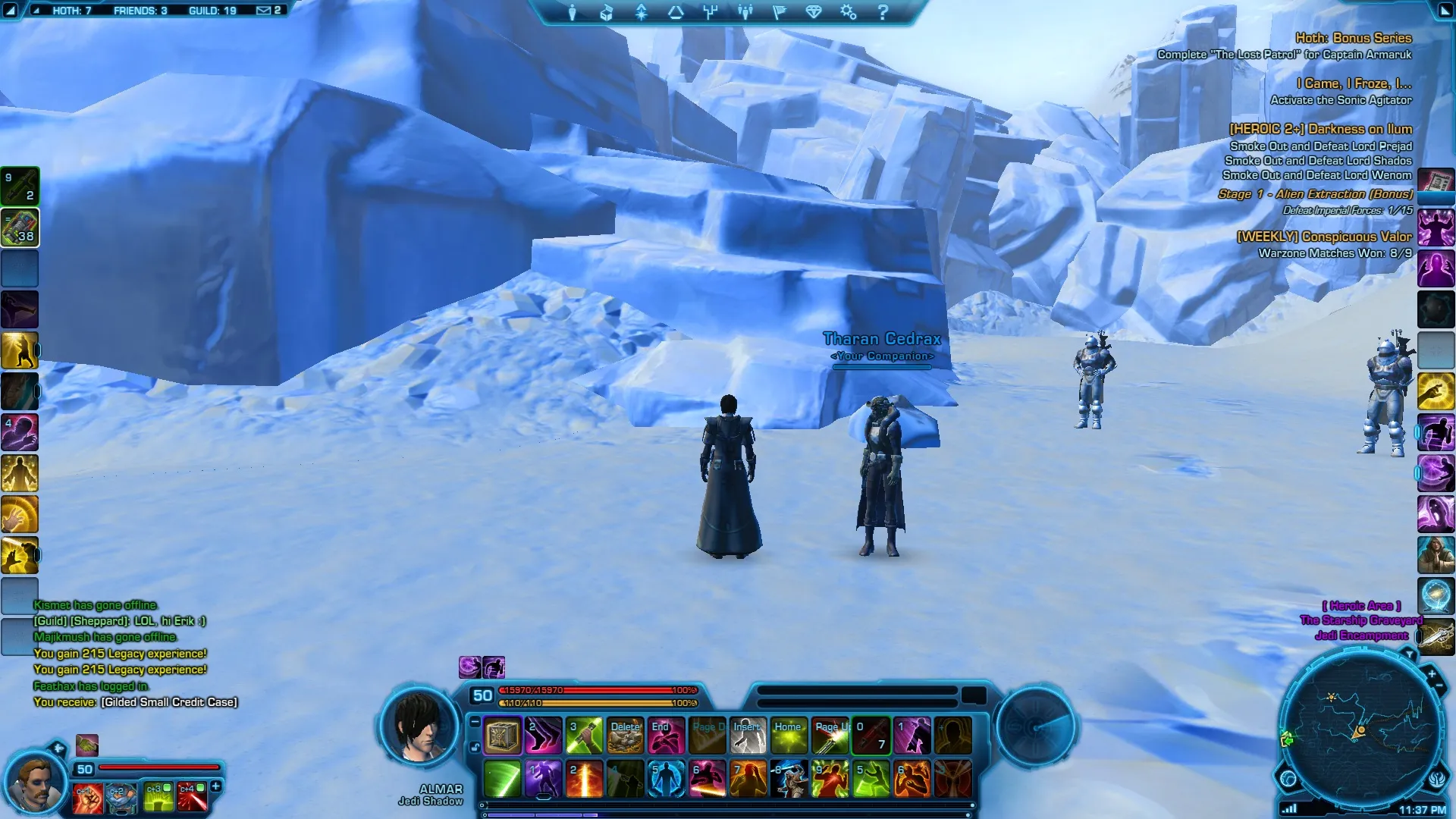Open the inventory box icon

click(x=607, y=13)
